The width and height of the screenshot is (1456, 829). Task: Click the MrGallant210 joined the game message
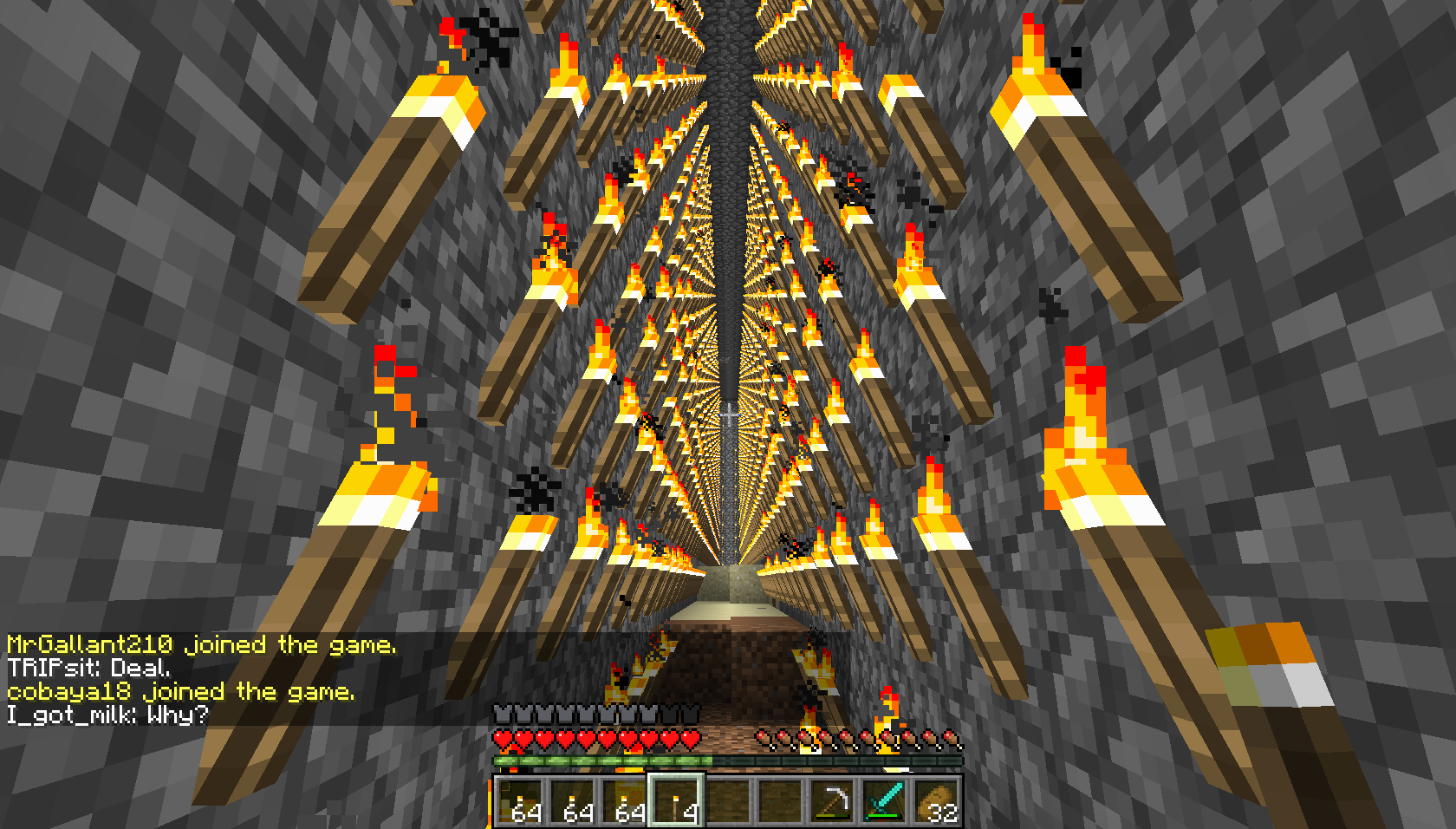[199, 644]
